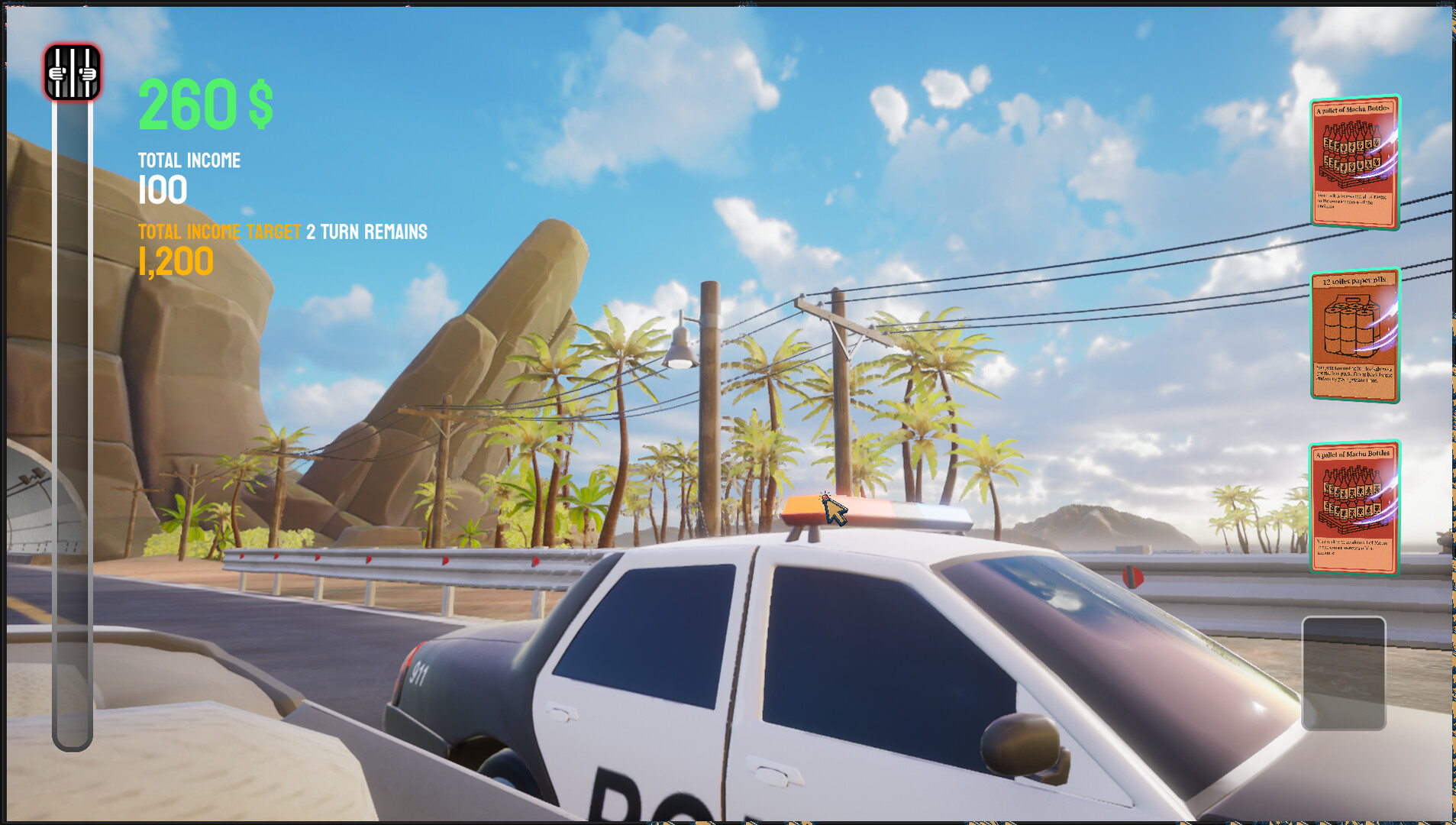
Task: Expand the '2 TURN REMAINS' indicator
Action: click(x=366, y=231)
